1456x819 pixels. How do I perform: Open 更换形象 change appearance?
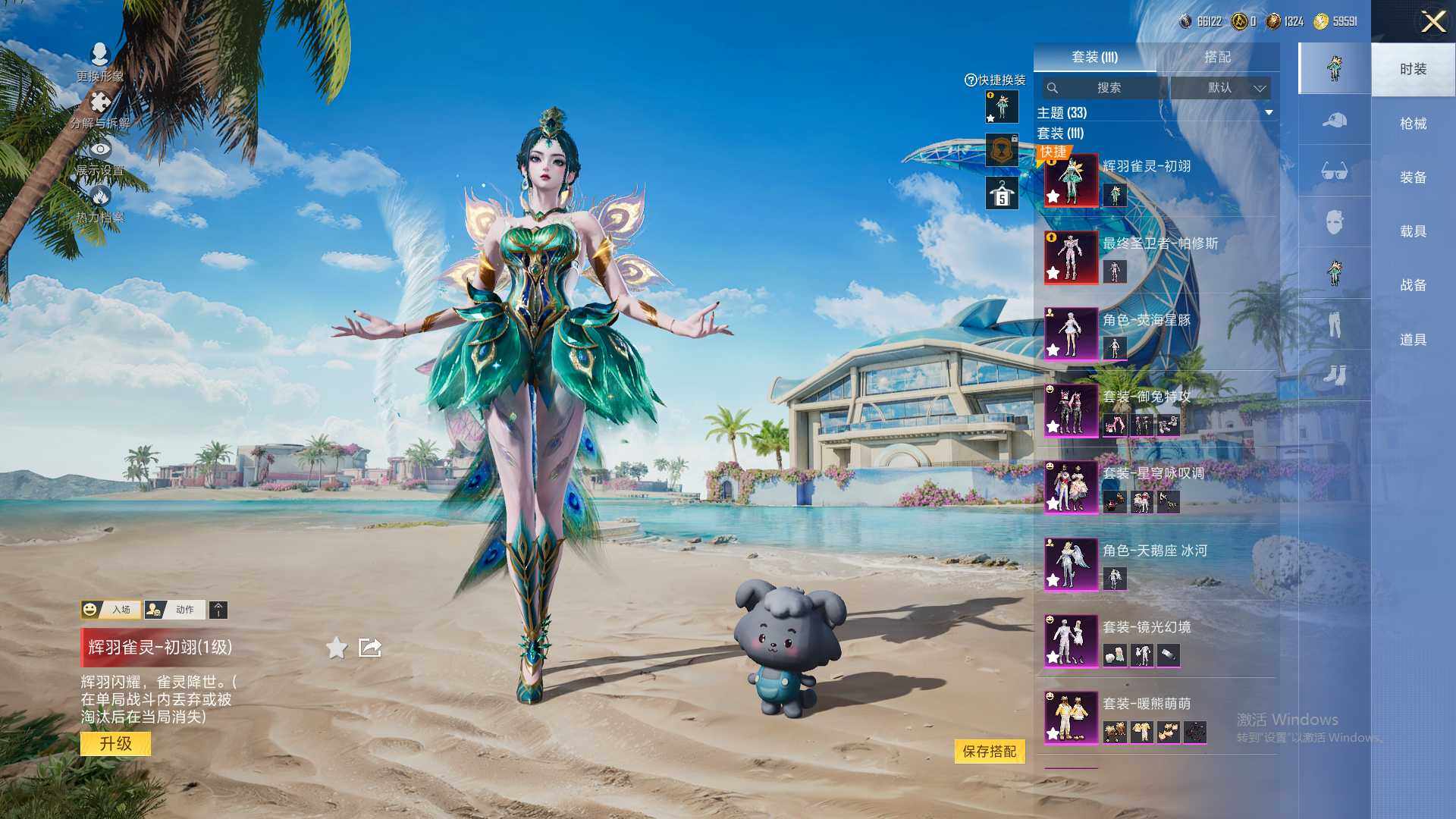99,62
